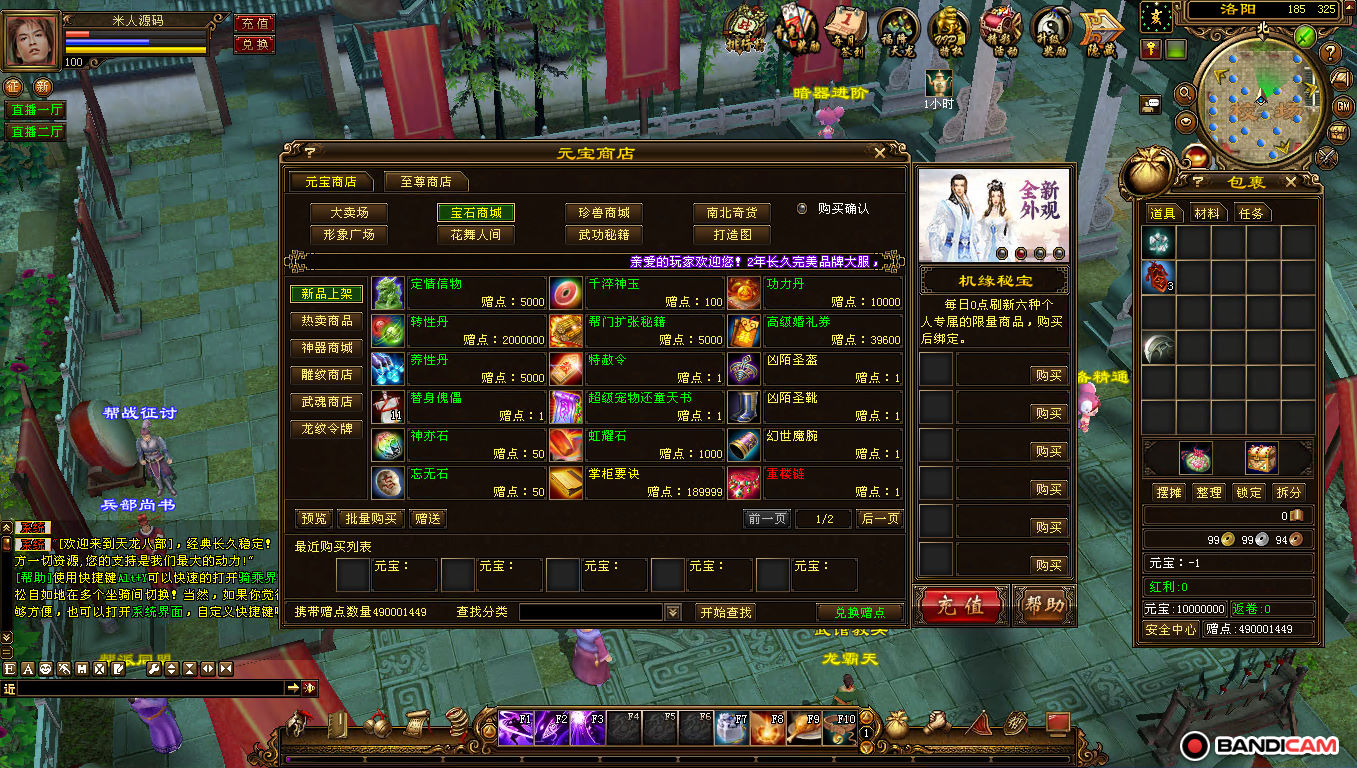Screen dimensions: 1357x768
Task: Switch to the 至尊商店 tab
Action: (426, 182)
